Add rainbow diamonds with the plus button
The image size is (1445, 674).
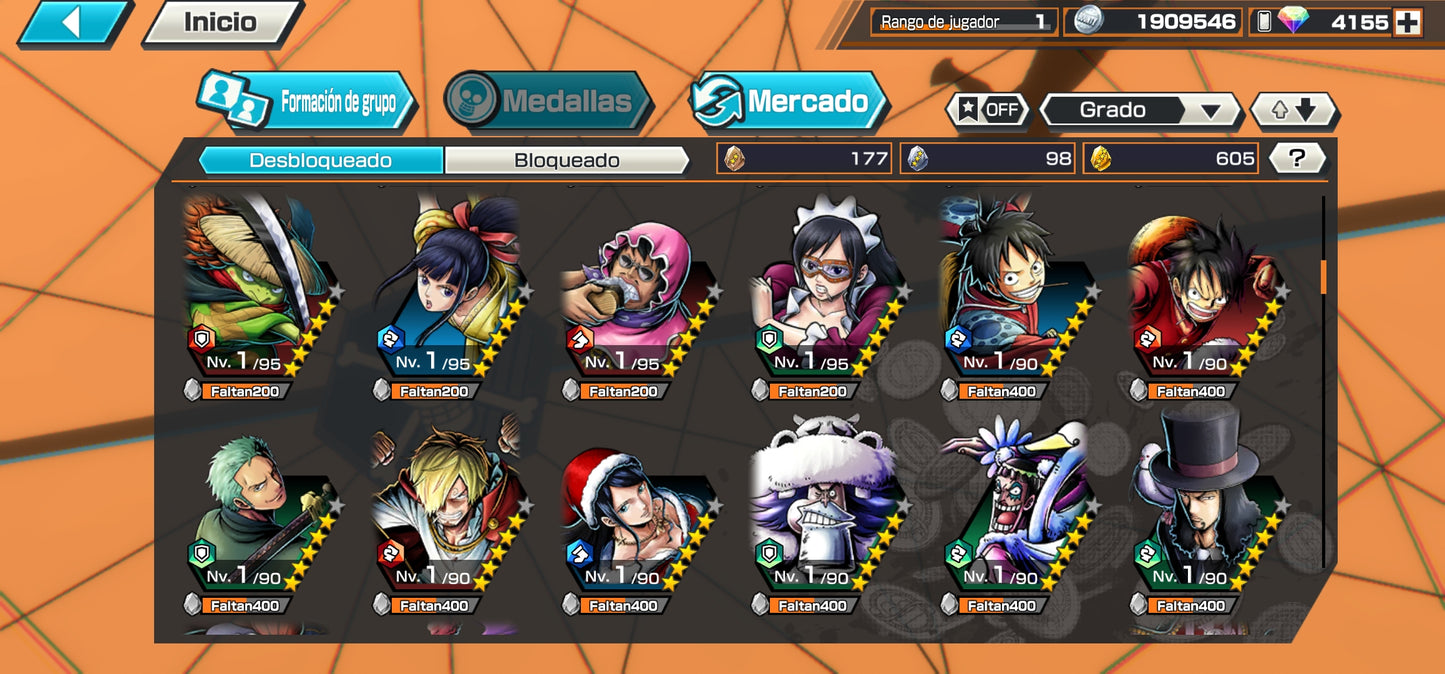pyautogui.click(x=1407, y=22)
